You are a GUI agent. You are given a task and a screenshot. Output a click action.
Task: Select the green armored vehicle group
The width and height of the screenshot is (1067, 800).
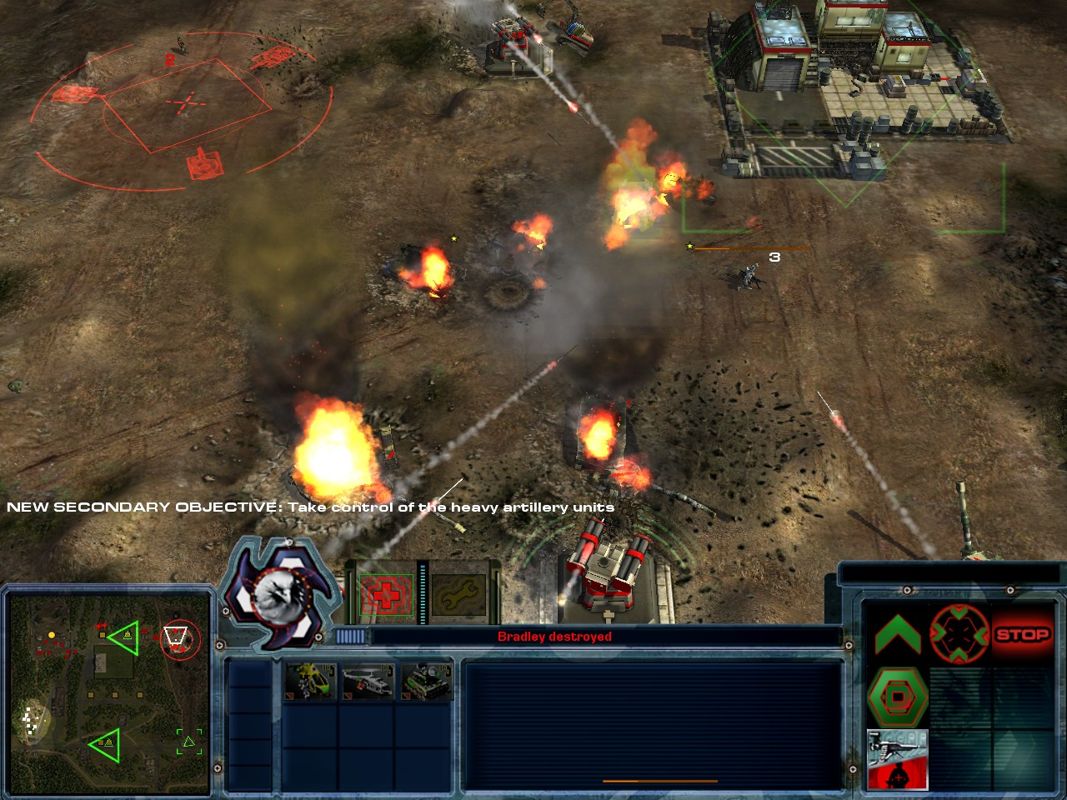pyautogui.click(x=425, y=681)
